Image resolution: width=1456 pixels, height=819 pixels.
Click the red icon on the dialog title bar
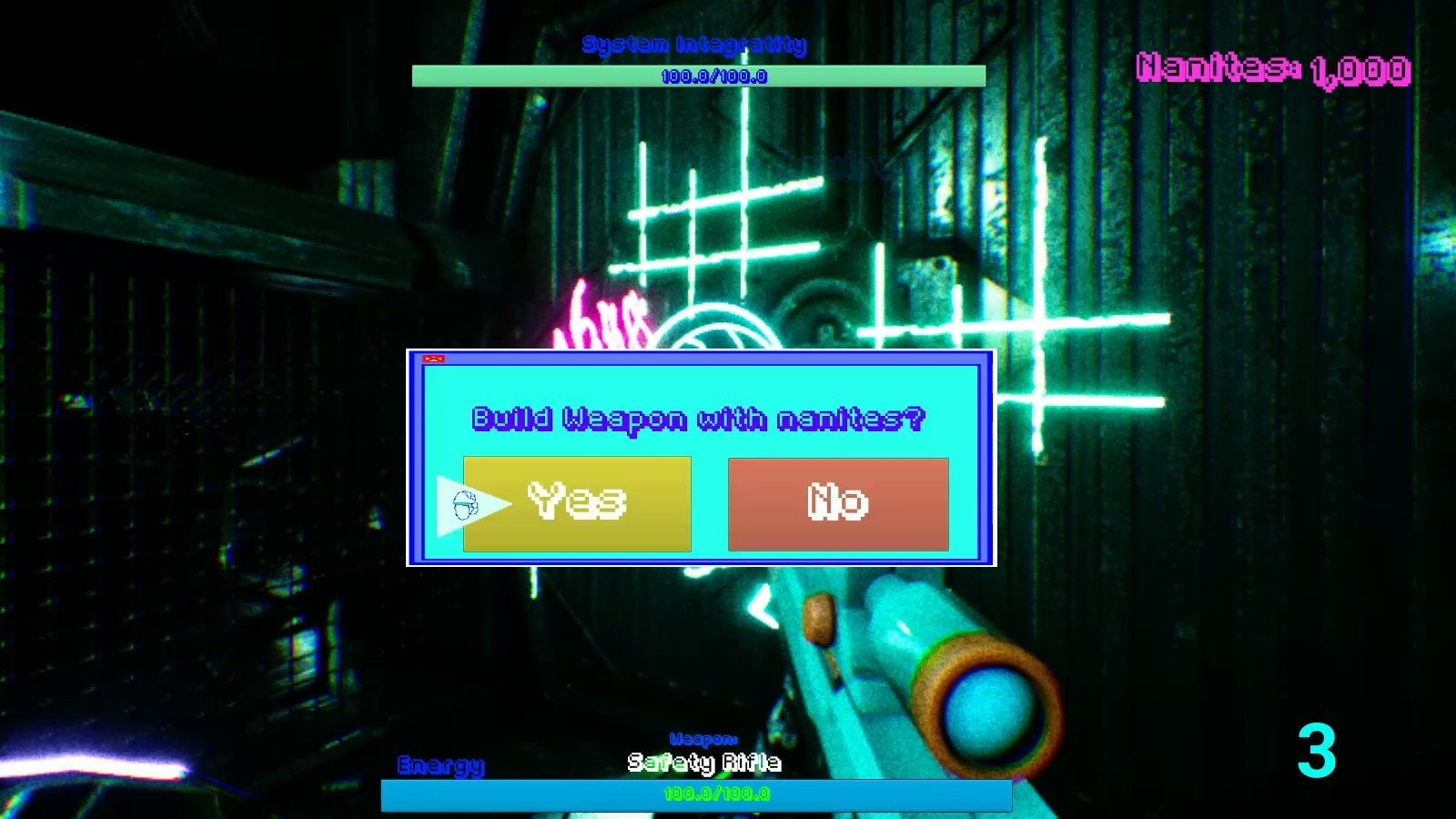[436, 359]
